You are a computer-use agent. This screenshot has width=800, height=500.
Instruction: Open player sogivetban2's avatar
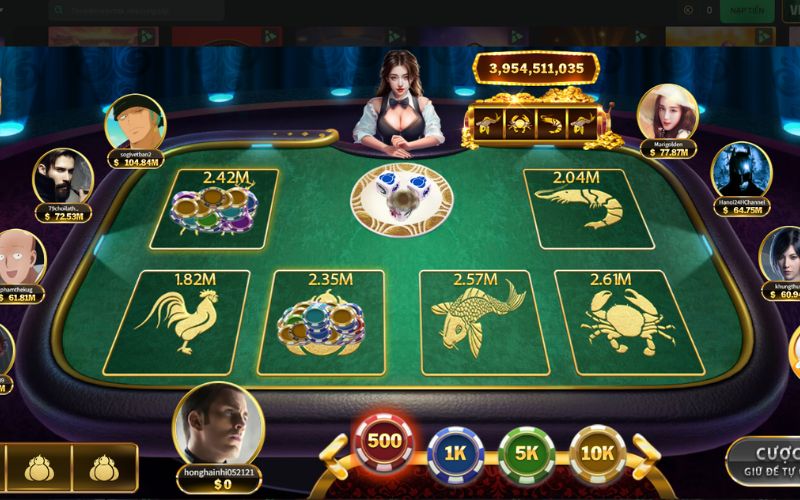134,124
